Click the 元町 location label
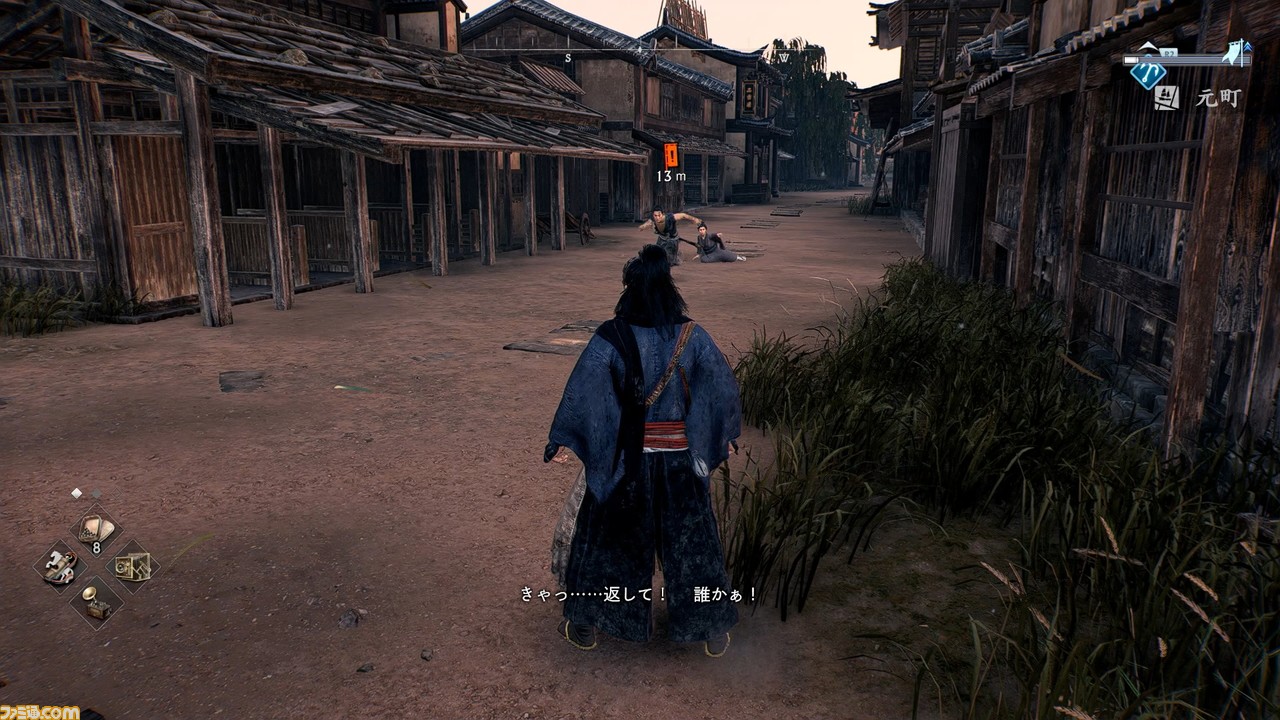The image size is (1280, 720). (1217, 98)
